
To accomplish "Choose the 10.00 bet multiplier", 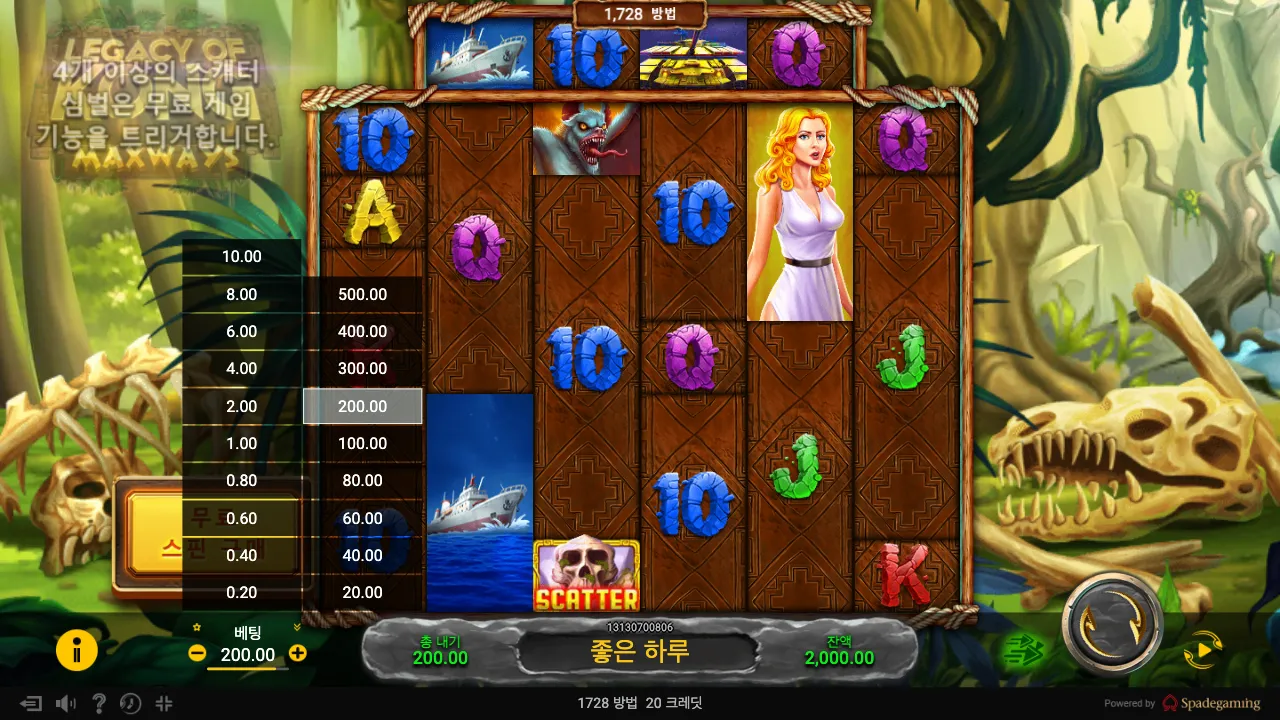I will point(242,256).
